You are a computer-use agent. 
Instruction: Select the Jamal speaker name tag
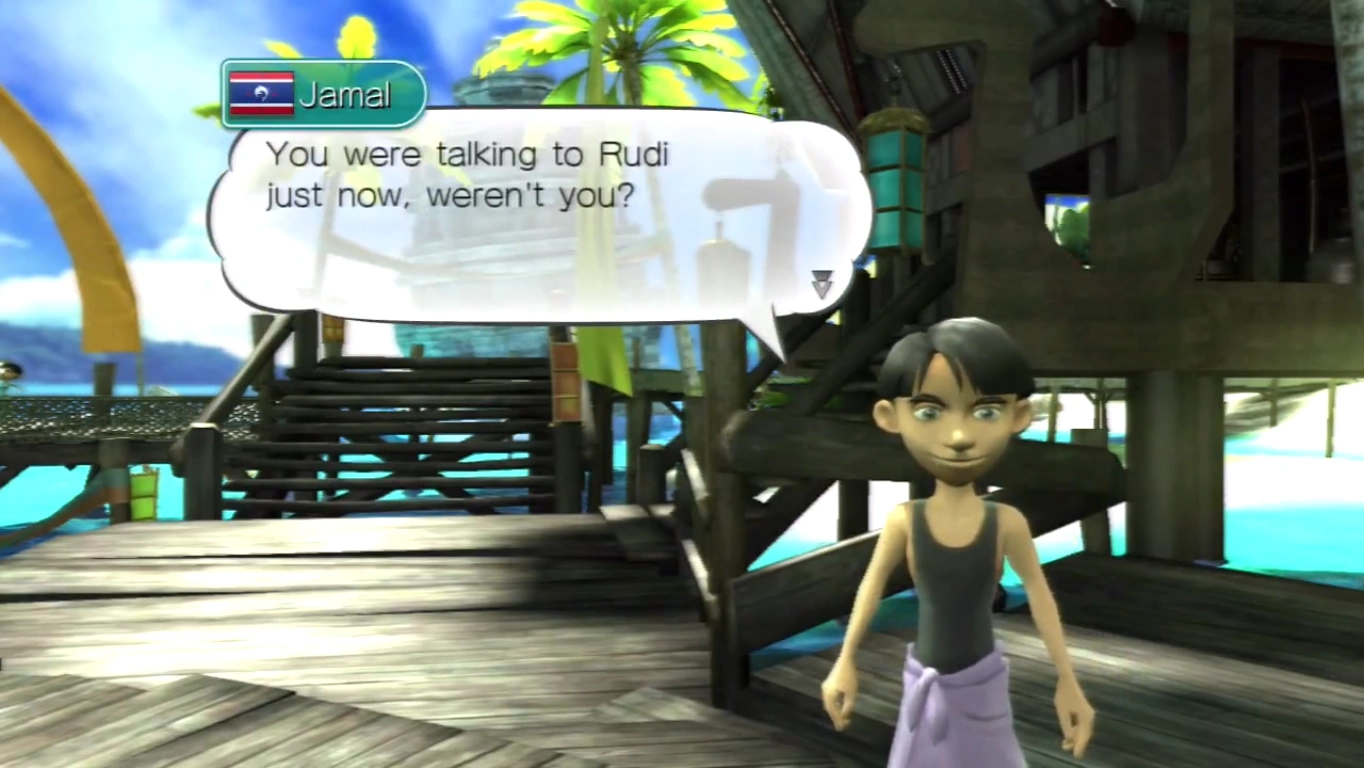324,94
